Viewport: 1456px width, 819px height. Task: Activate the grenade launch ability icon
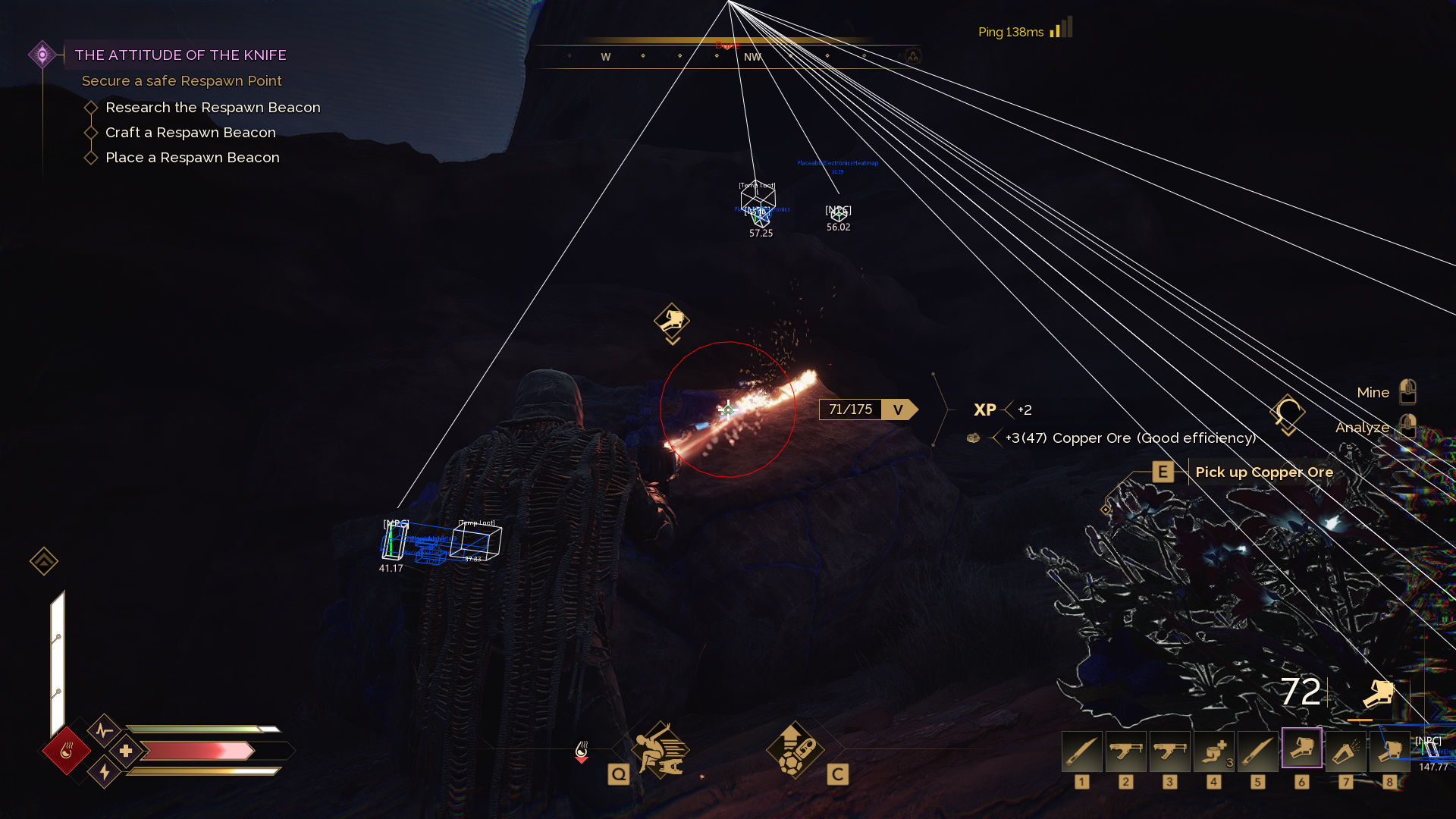click(794, 749)
